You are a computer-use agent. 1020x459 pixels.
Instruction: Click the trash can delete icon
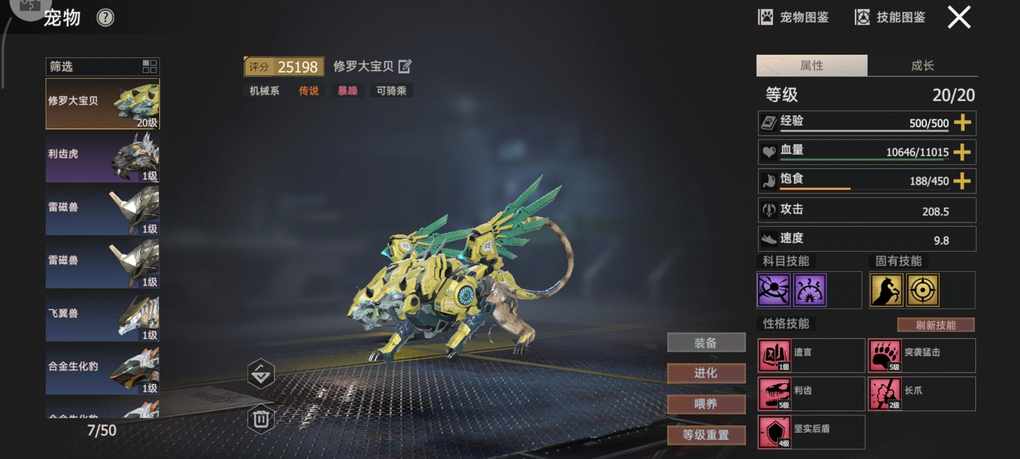261,418
